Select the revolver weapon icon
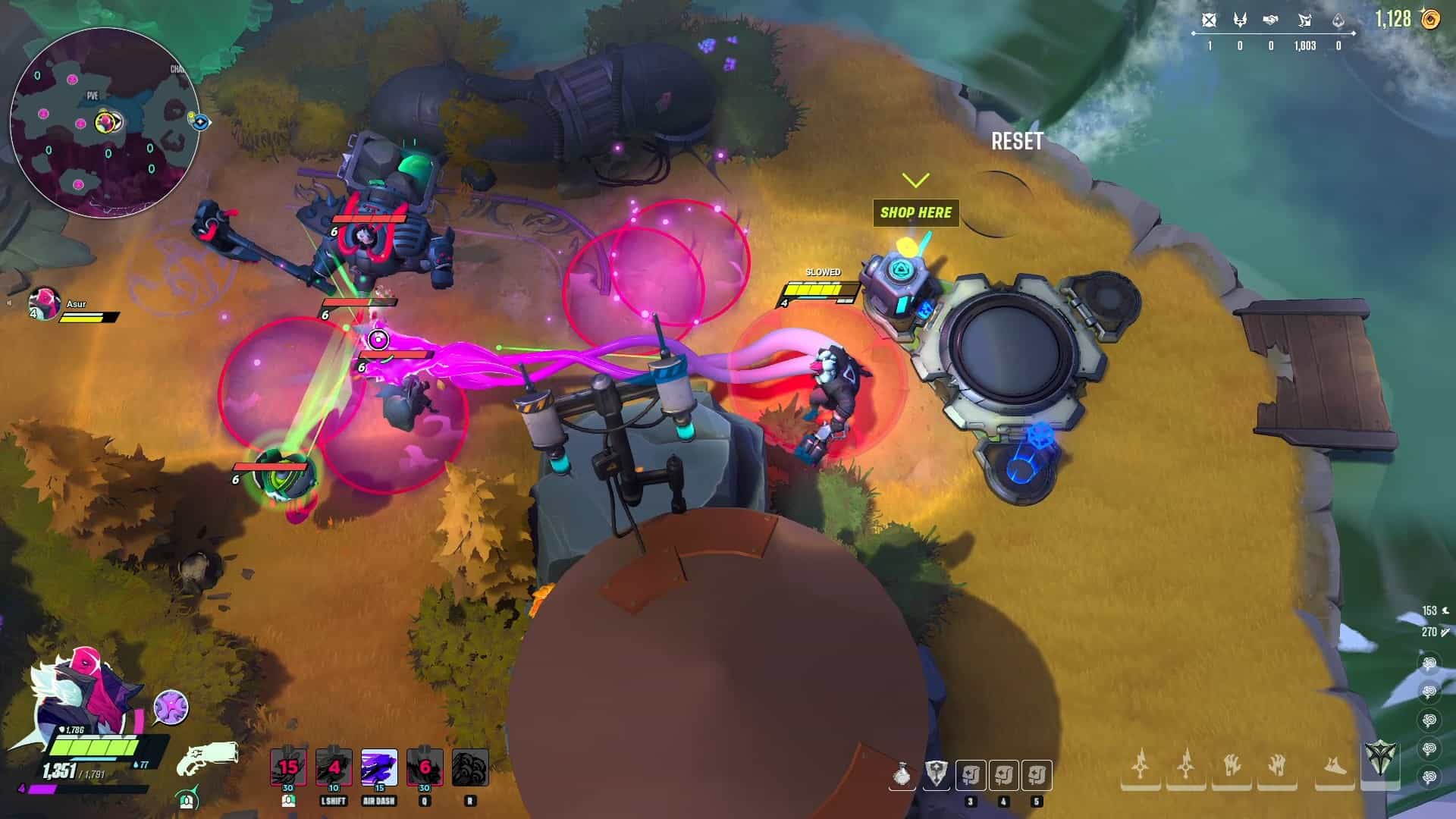This screenshot has width=1456, height=819. point(207,760)
